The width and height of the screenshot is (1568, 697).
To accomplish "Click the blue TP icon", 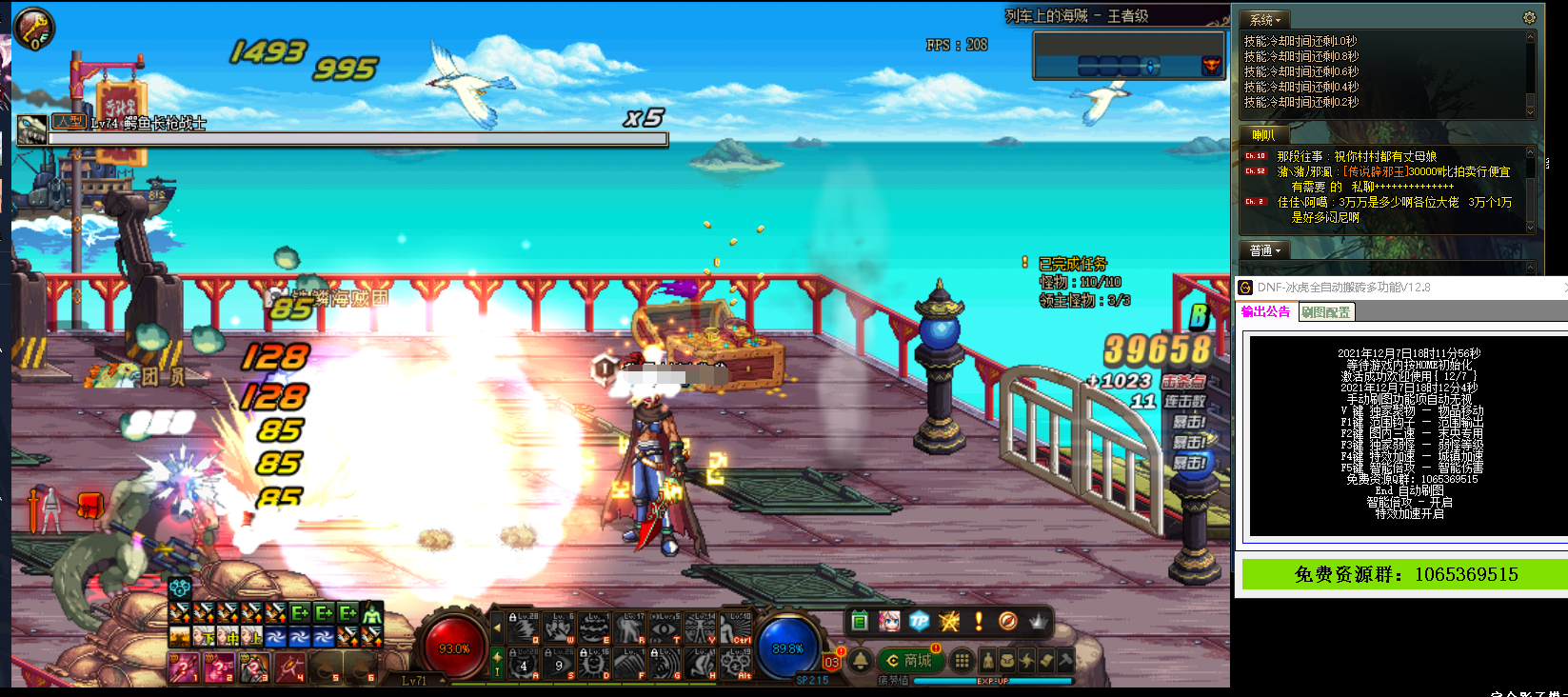I will (919, 622).
